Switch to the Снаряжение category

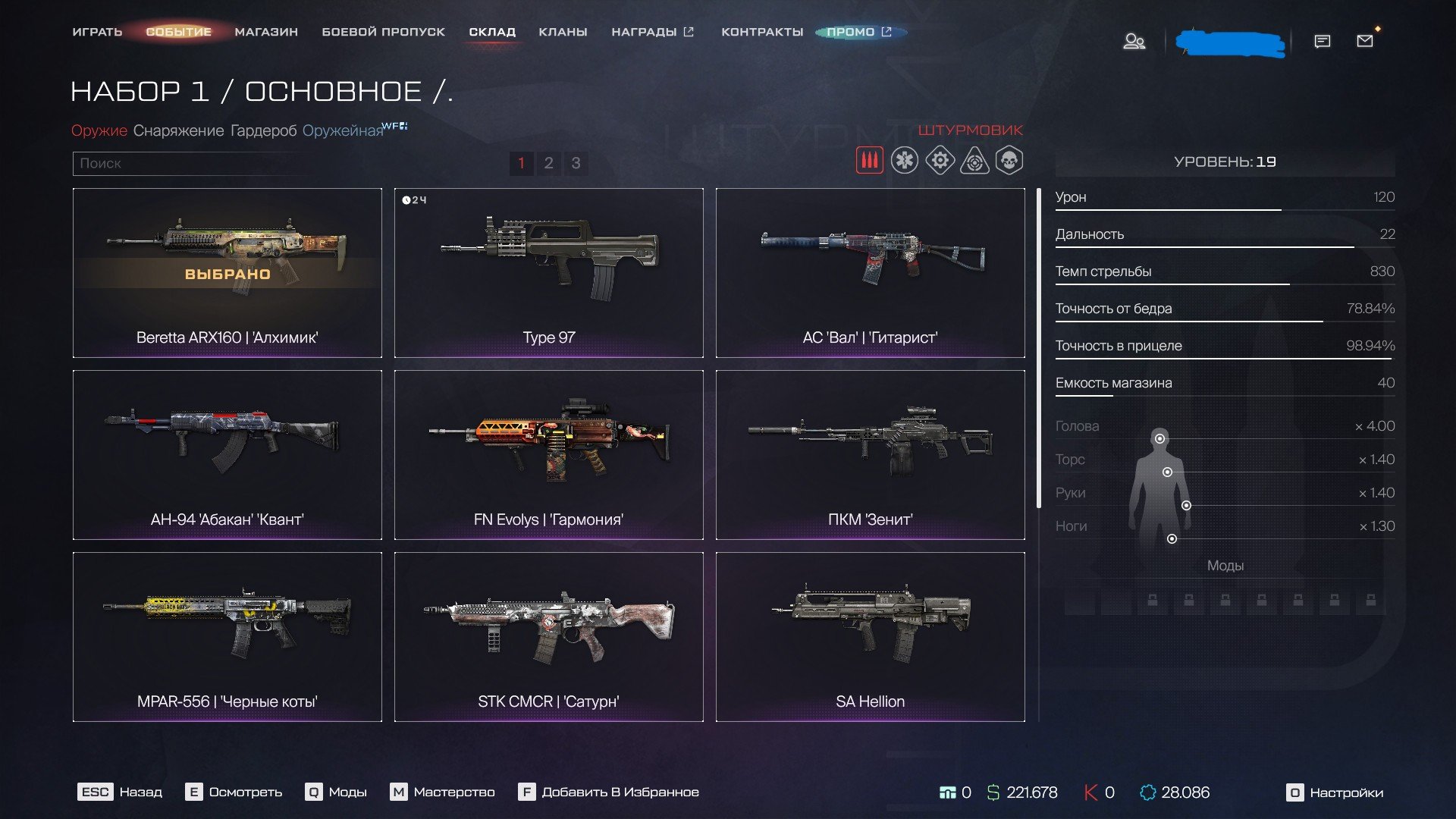pos(178,130)
